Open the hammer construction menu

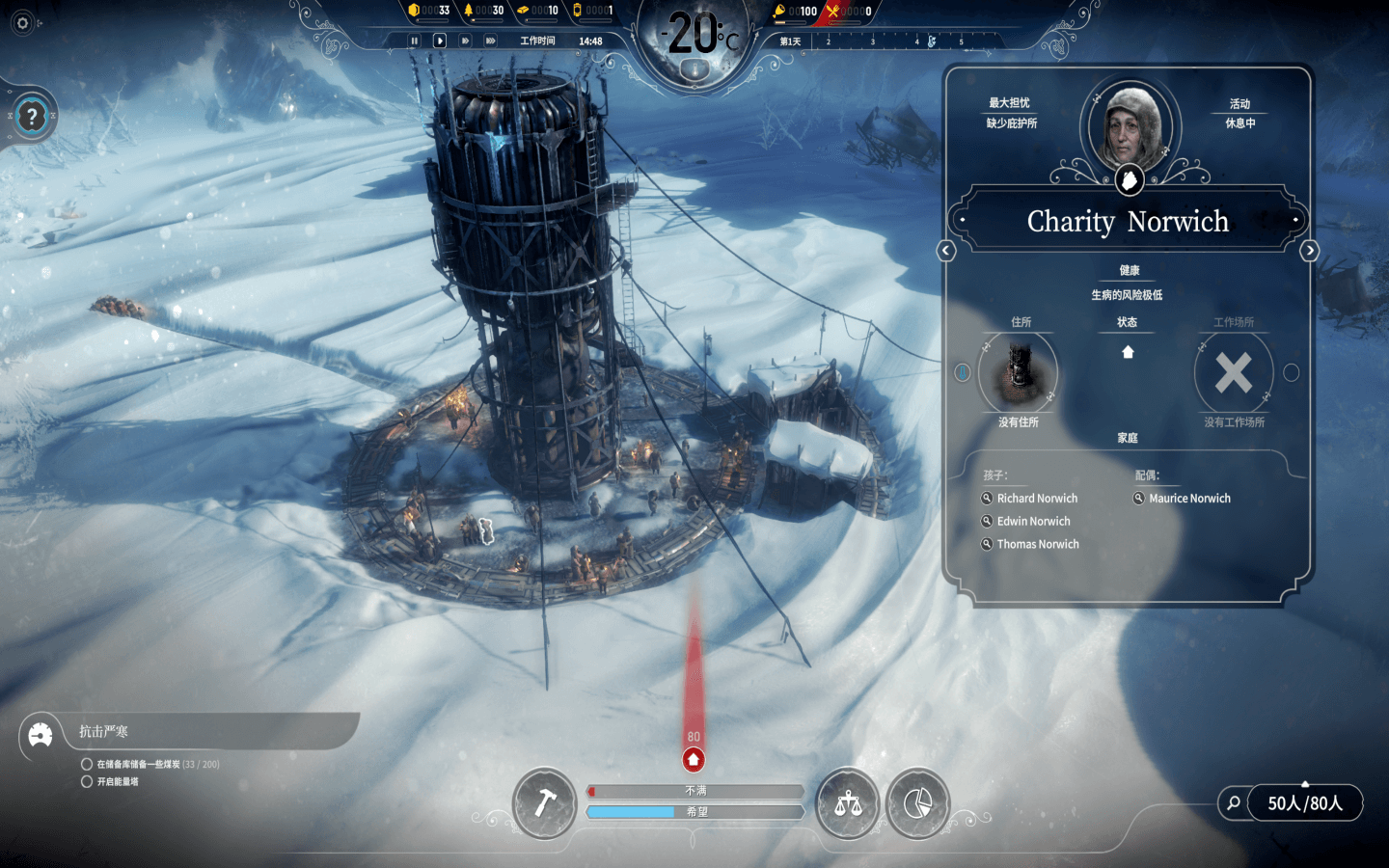[545, 803]
